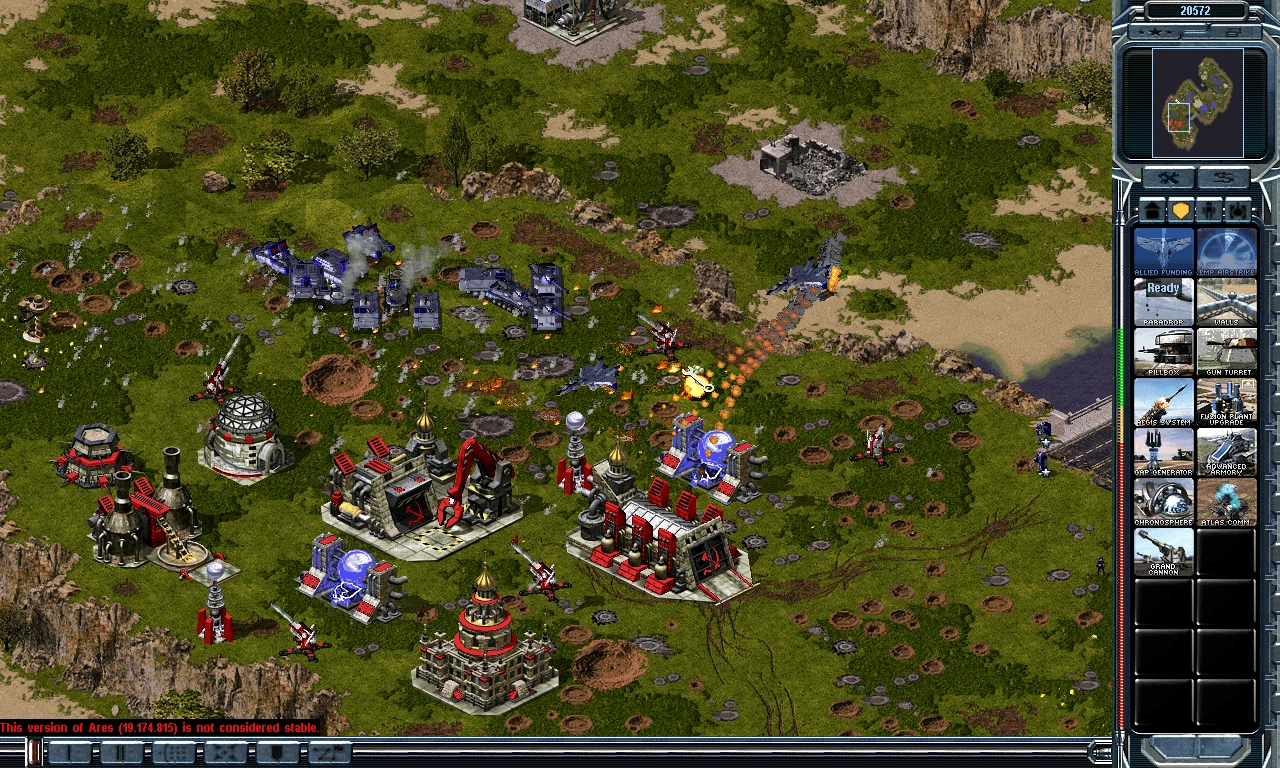1280x768 pixels.
Task: Build a Grand Cannon
Action: click(1163, 552)
